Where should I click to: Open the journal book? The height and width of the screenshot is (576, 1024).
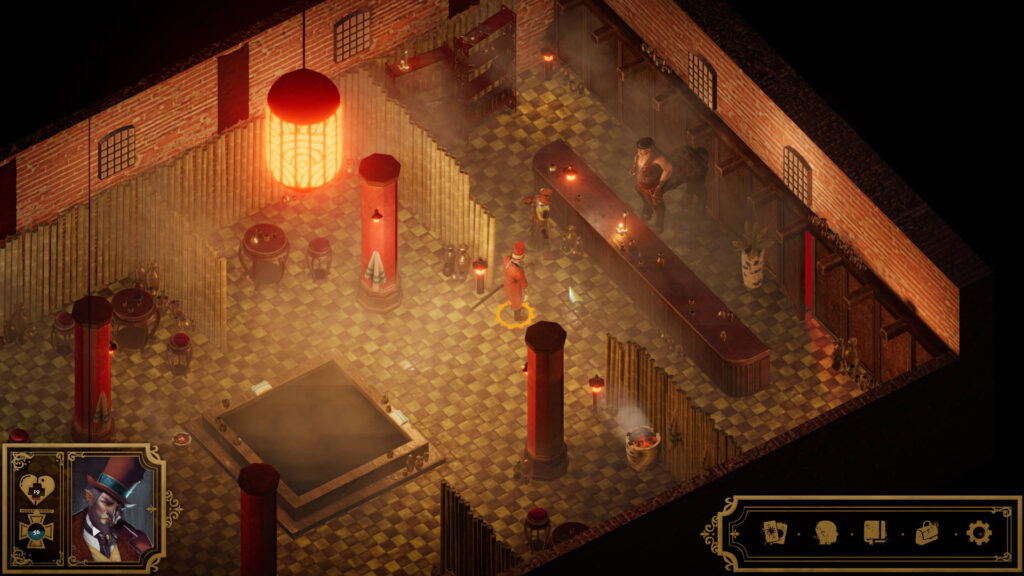(876, 532)
